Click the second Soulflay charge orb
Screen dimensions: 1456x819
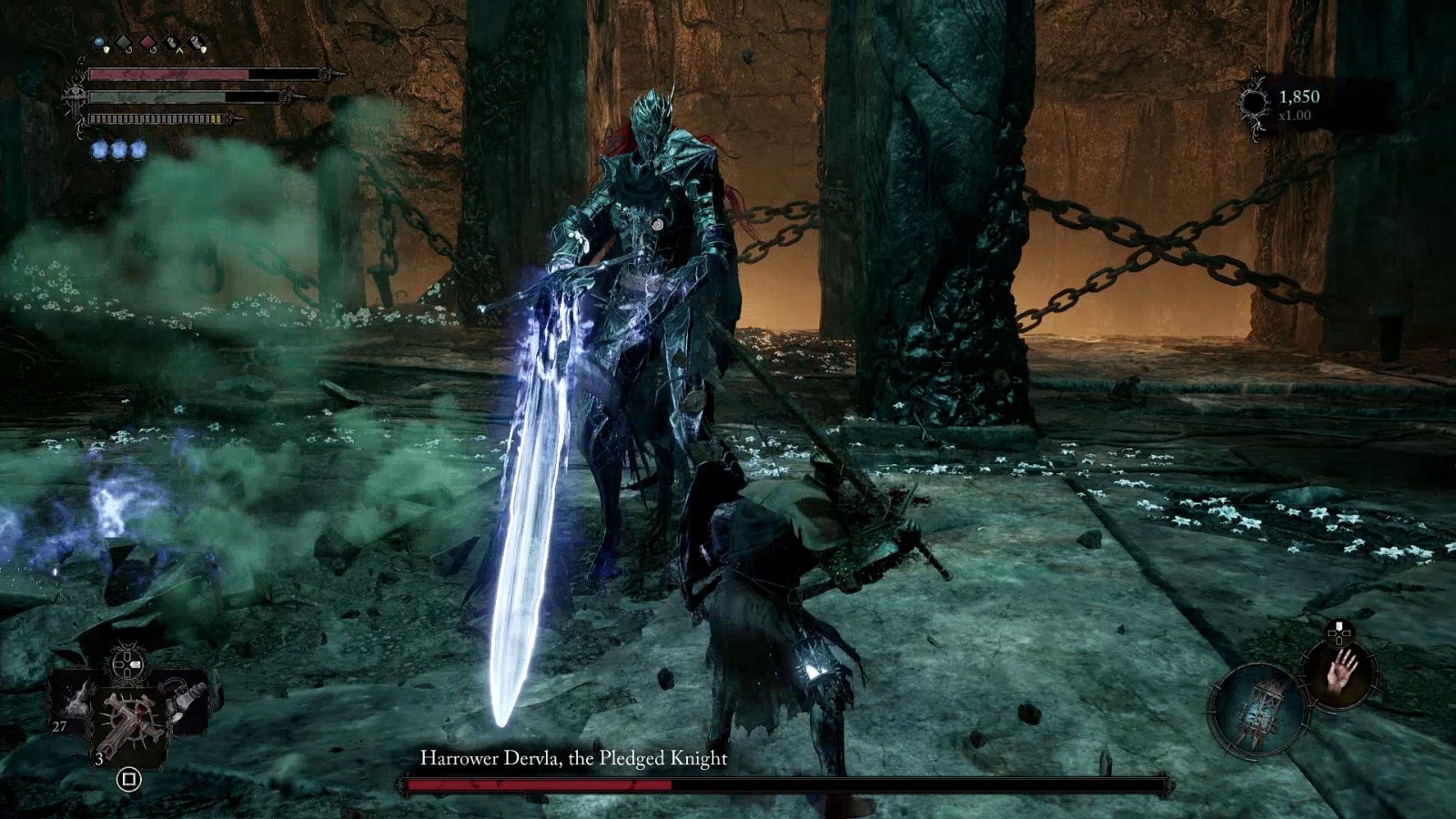coord(120,147)
